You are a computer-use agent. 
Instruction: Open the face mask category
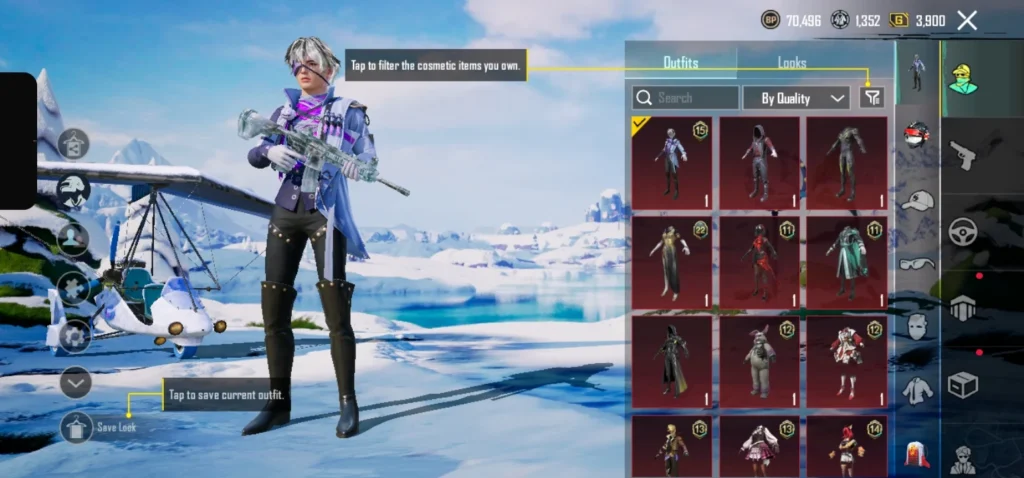pos(917,327)
